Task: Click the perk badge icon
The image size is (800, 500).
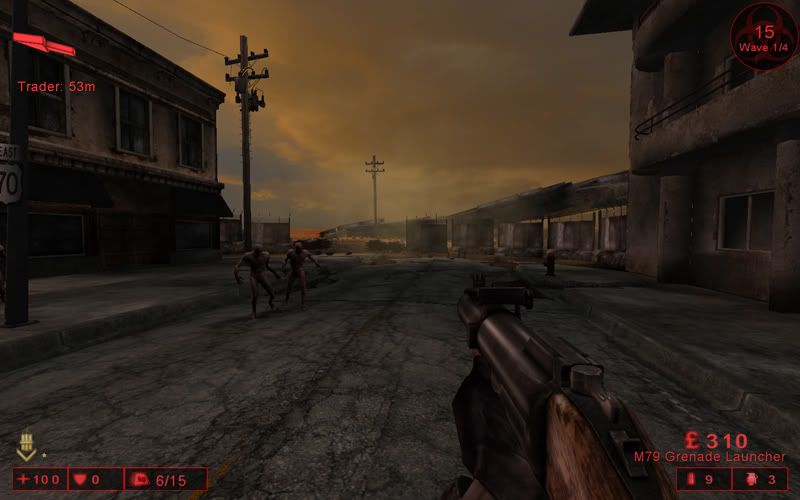Action: [27, 446]
